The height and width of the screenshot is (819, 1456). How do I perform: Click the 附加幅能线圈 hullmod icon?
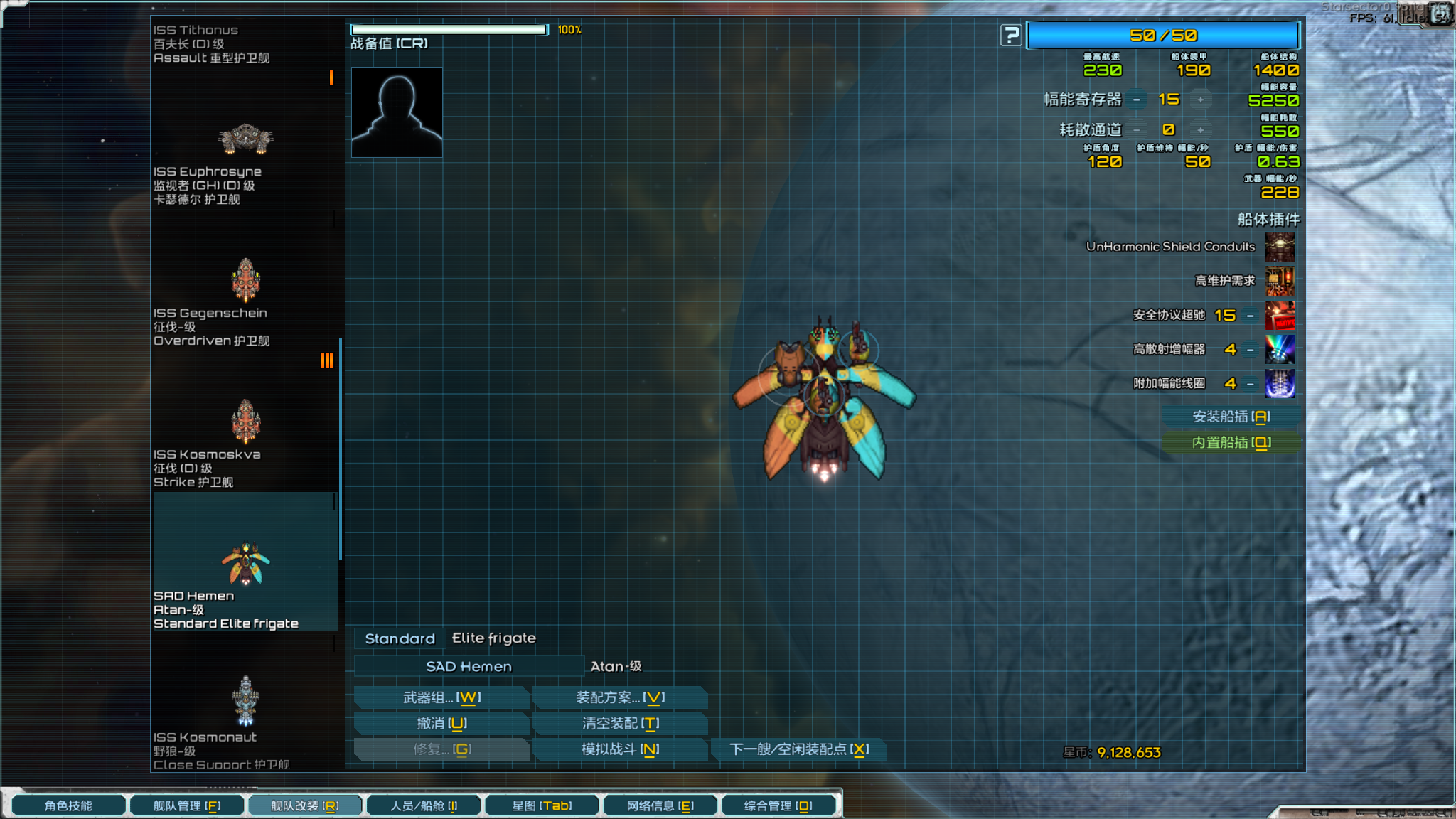1280,383
